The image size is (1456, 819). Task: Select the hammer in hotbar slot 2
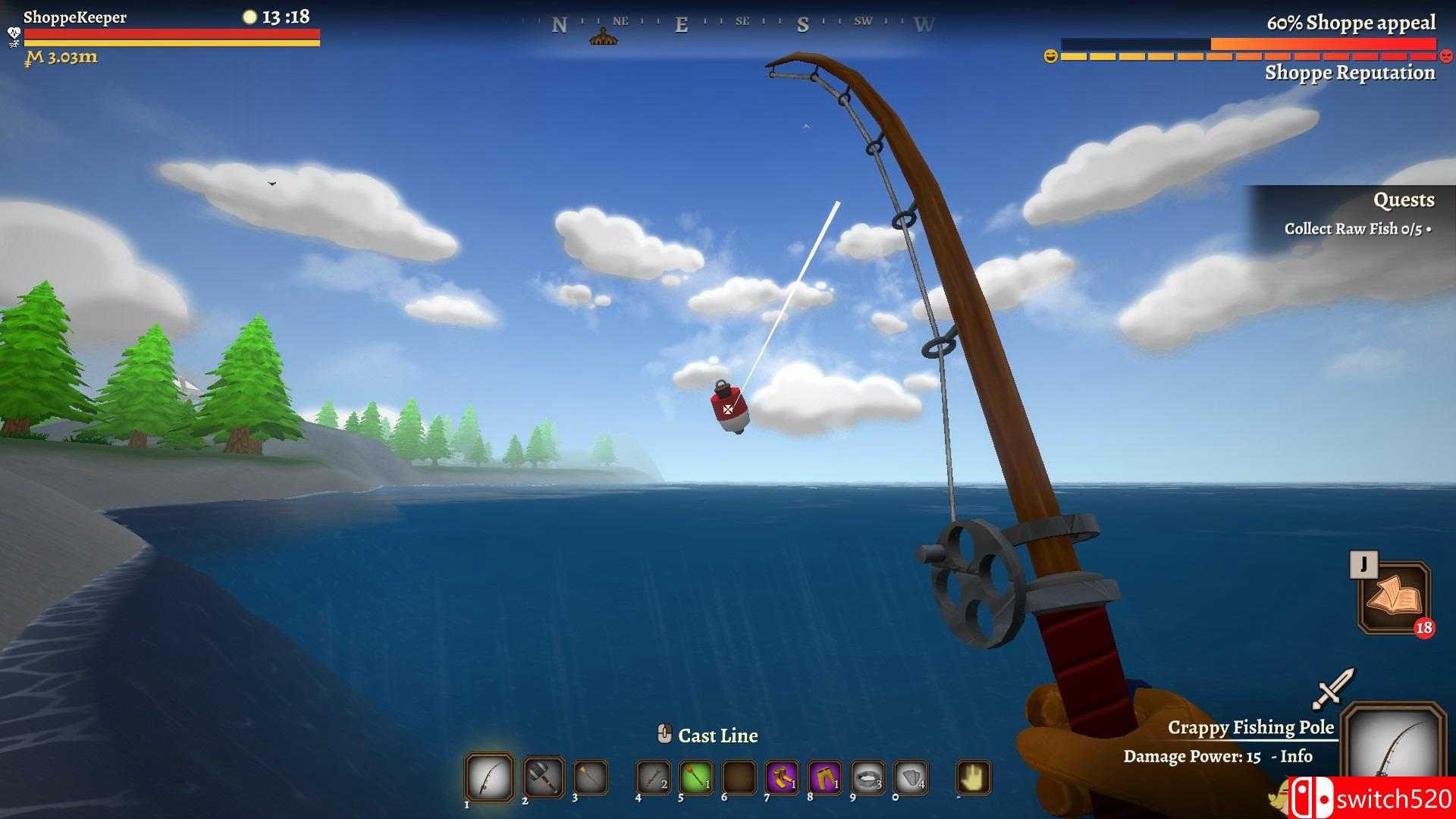[x=543, y=777]
